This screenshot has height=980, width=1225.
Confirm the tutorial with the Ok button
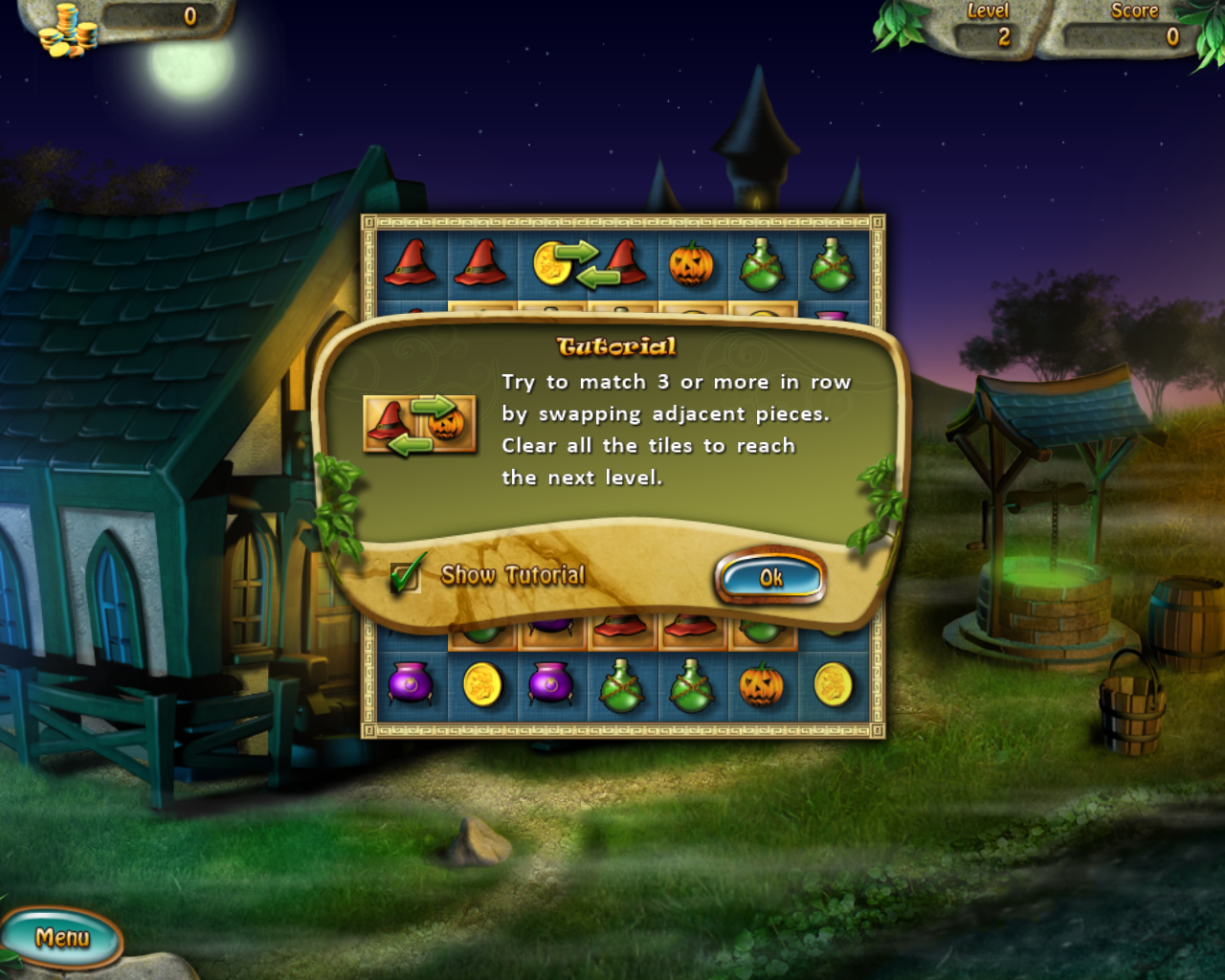pyautogui.click(x=770, y=577)
